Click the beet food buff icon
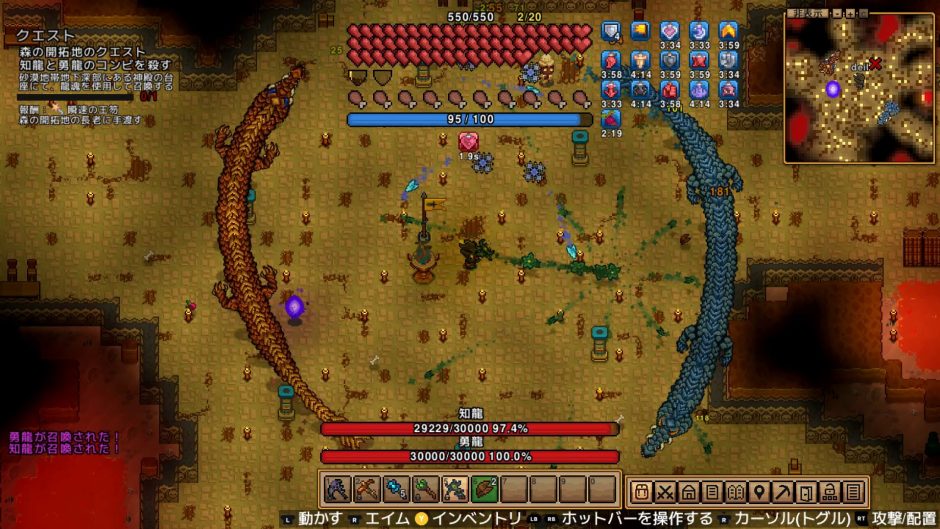 (x=611, y=119)
